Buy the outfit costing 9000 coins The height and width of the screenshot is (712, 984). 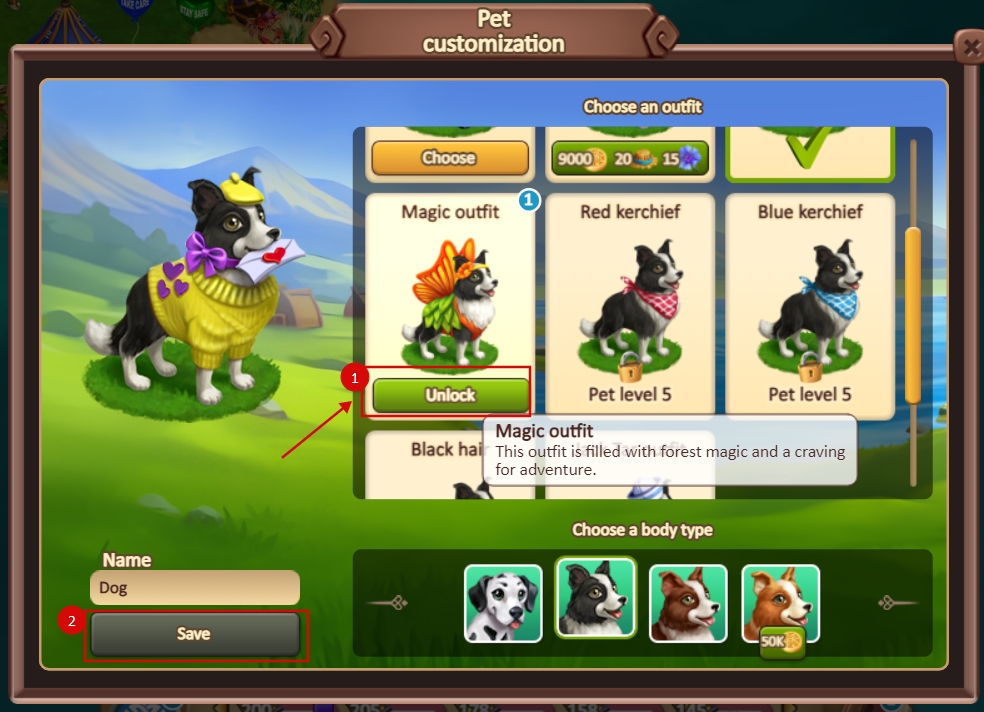tap(630, 158)
